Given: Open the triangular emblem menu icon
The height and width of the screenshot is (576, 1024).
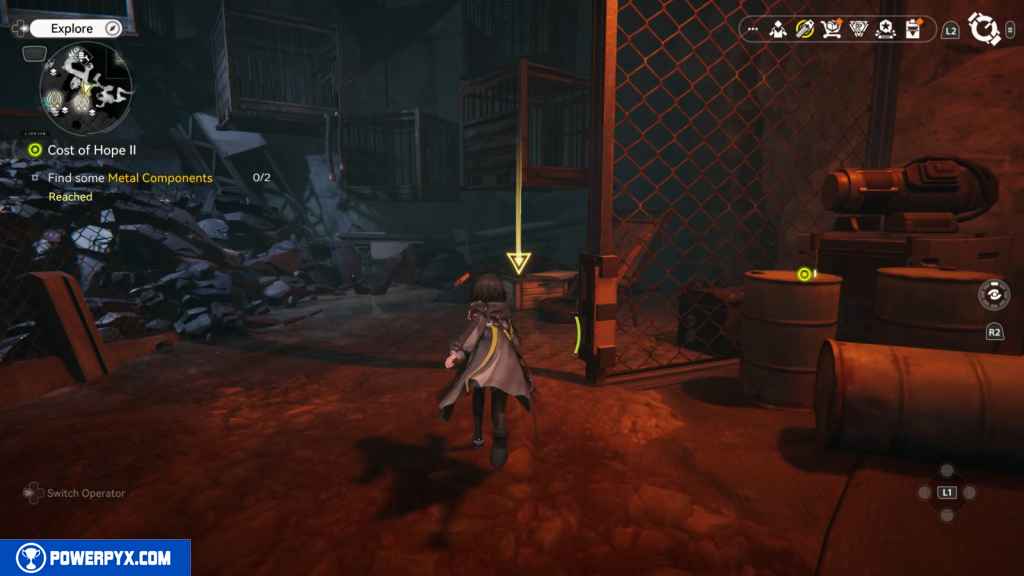Looking at the screenshot, I should coord(858,30).
